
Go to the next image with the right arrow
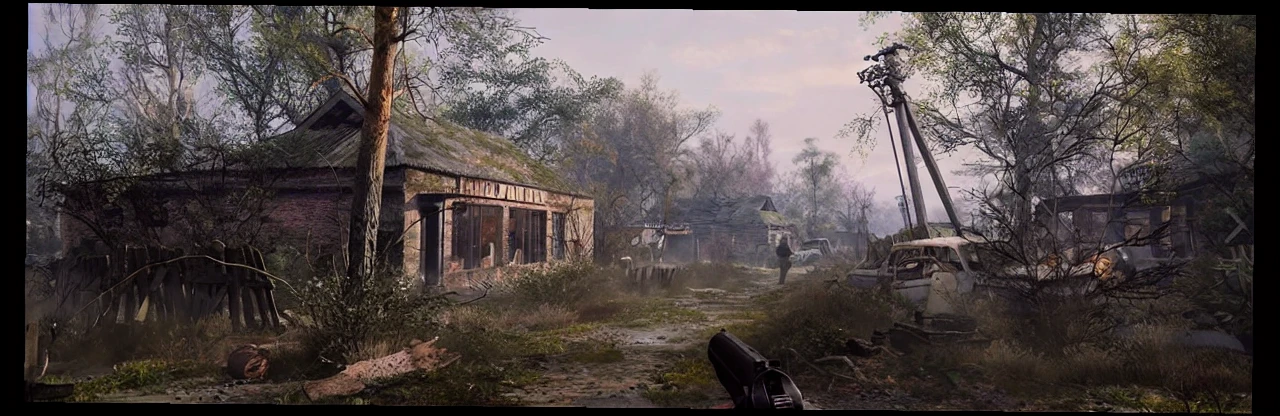(x=1236, y=226)
